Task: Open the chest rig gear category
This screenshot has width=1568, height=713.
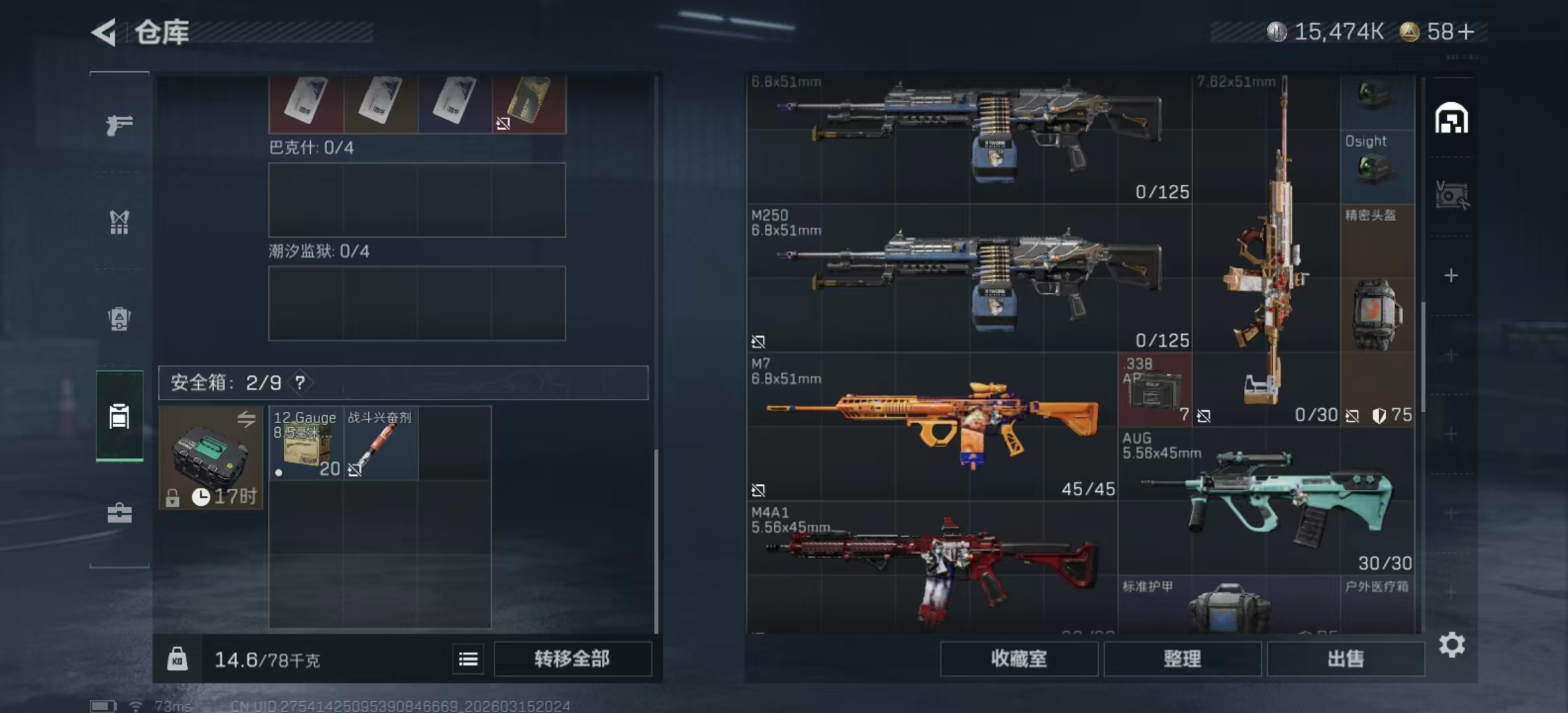Action: 119,223
